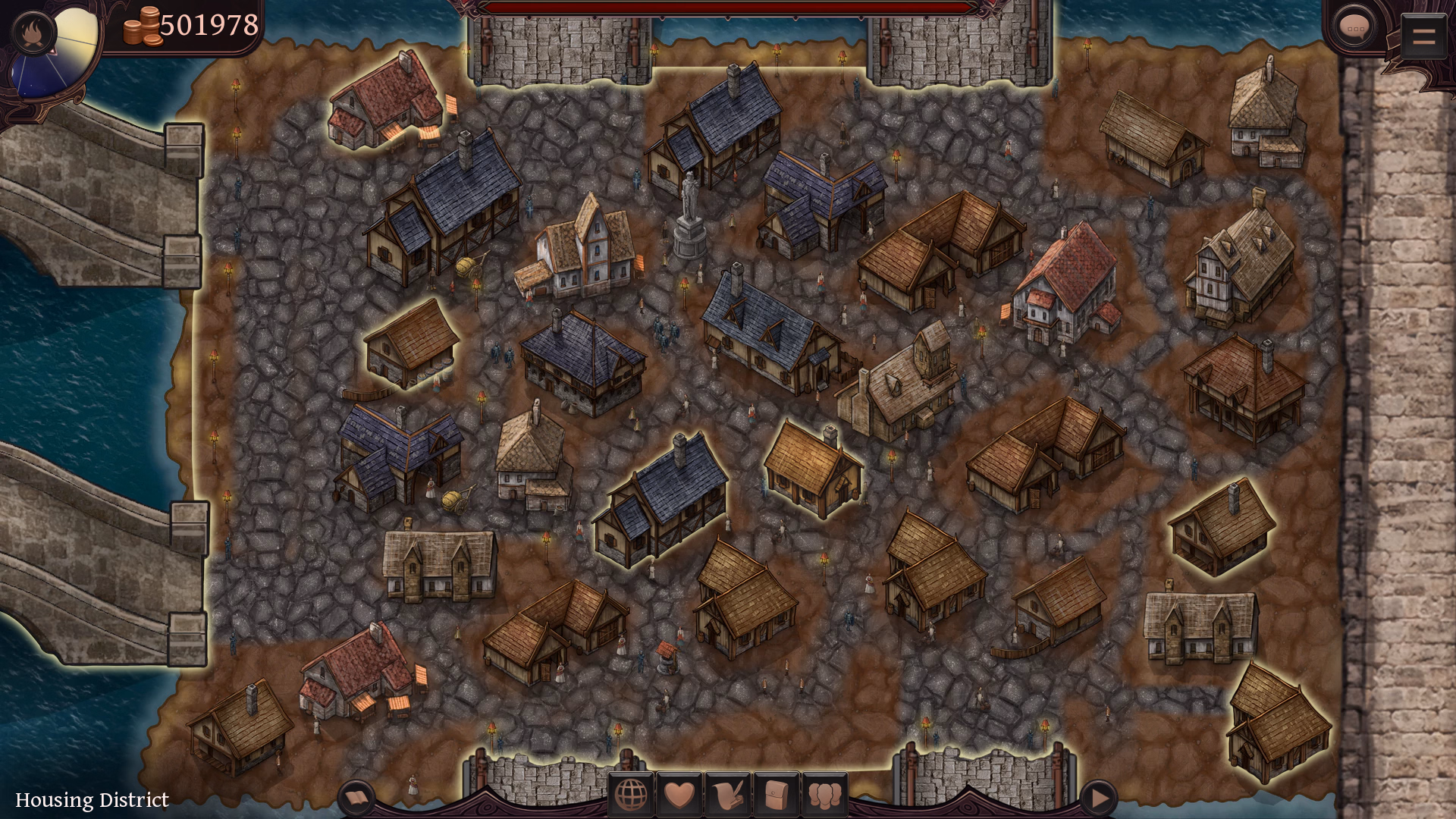
Task: Open the hamburger main menu
Action: (1423, 35)
